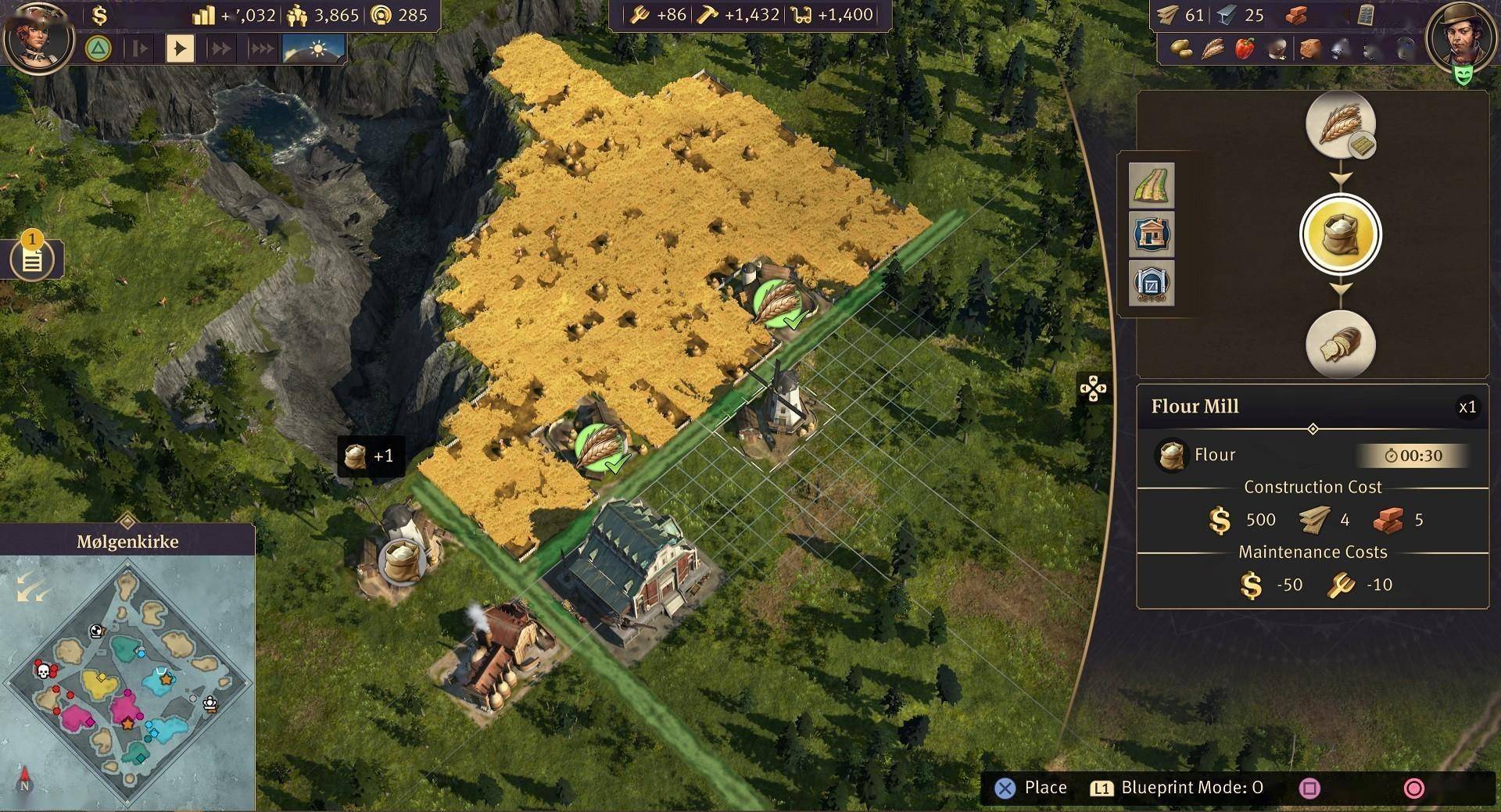Select the flour sack icon over the mill
The height and width of the screenshot is (812, 1501).
(x=402, y=559)
